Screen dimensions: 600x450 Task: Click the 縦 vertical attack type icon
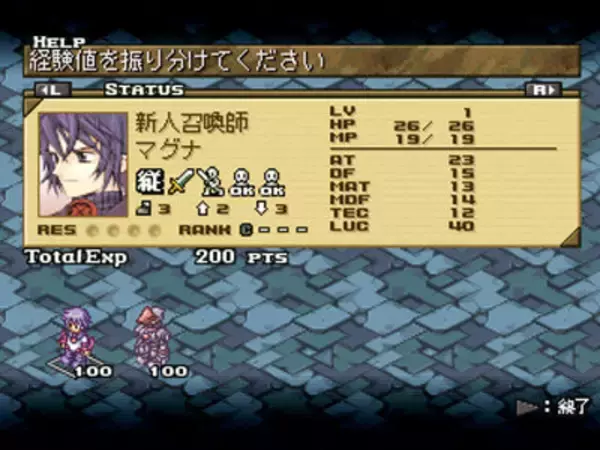click(148, 183)
